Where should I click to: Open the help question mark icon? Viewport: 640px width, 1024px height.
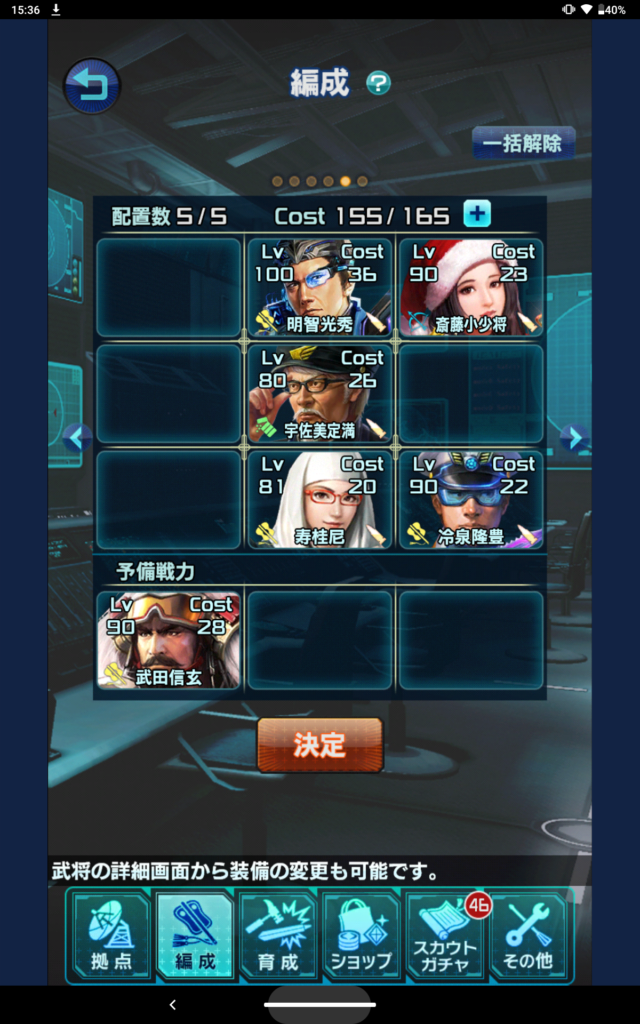click(x=378, y=83)
